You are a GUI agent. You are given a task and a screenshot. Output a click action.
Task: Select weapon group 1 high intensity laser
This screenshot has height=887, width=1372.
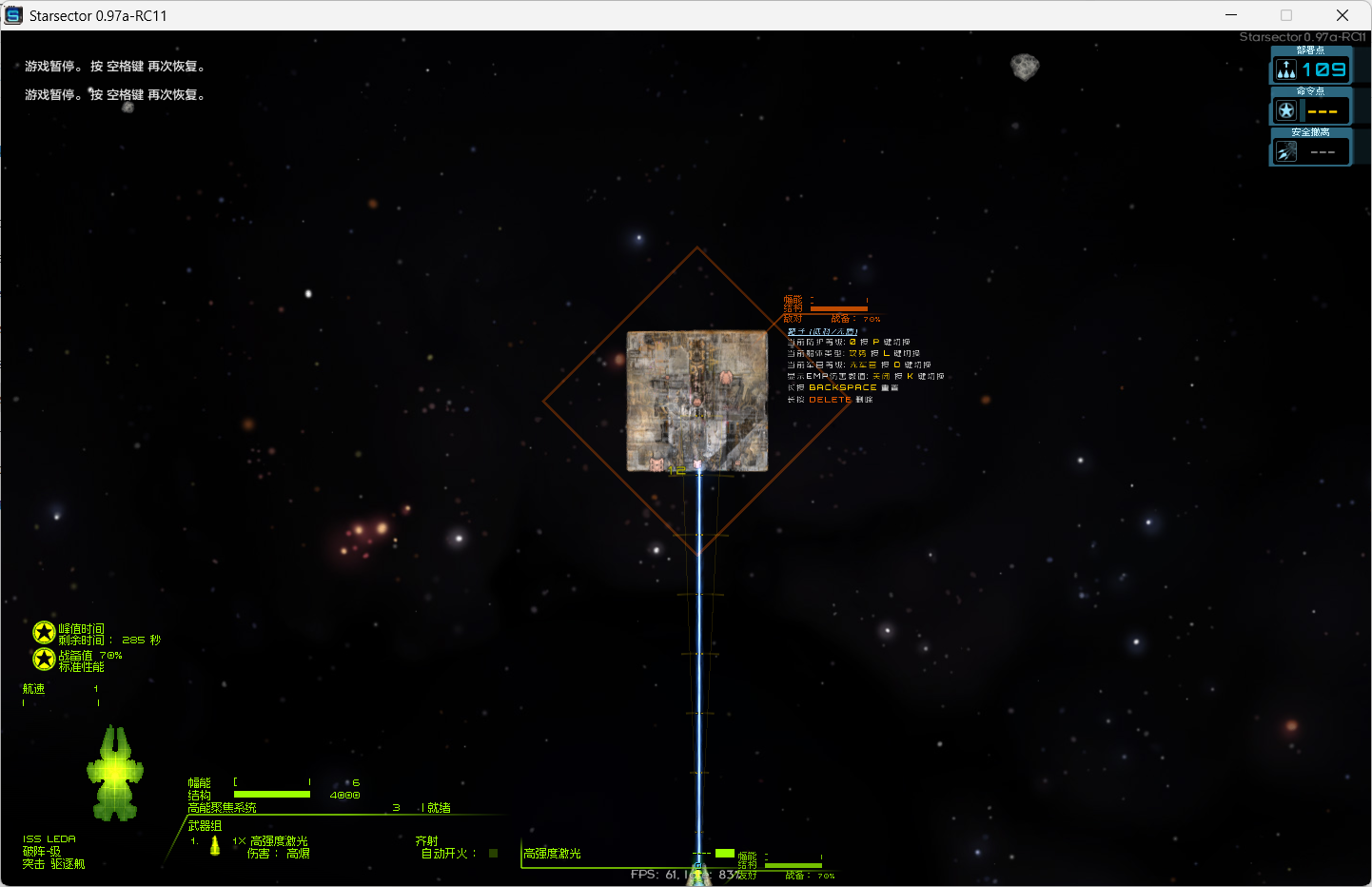(278, 841)
